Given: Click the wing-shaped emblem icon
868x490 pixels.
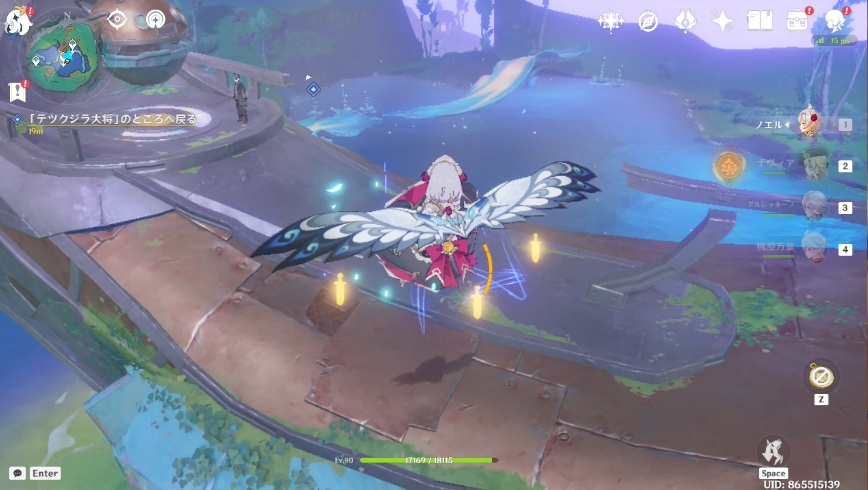Looking at the screenshot, I should pyautogui.click(x=685, y=20).
